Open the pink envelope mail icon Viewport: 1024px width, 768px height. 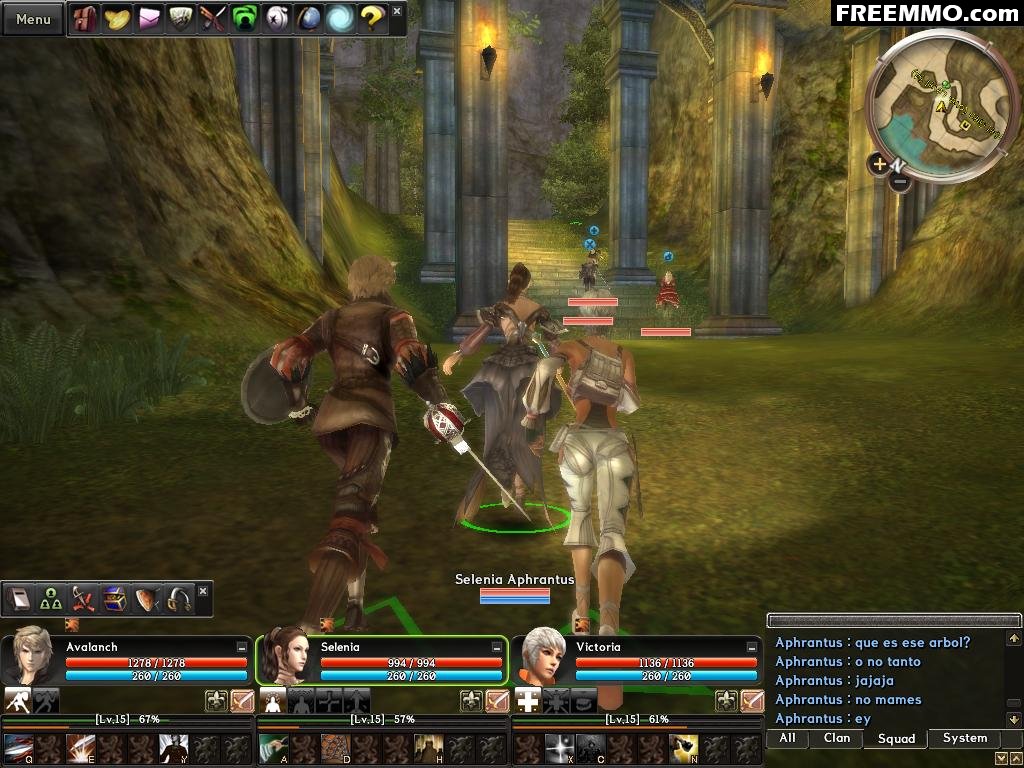pyautogui.click(x=149, y=19)
